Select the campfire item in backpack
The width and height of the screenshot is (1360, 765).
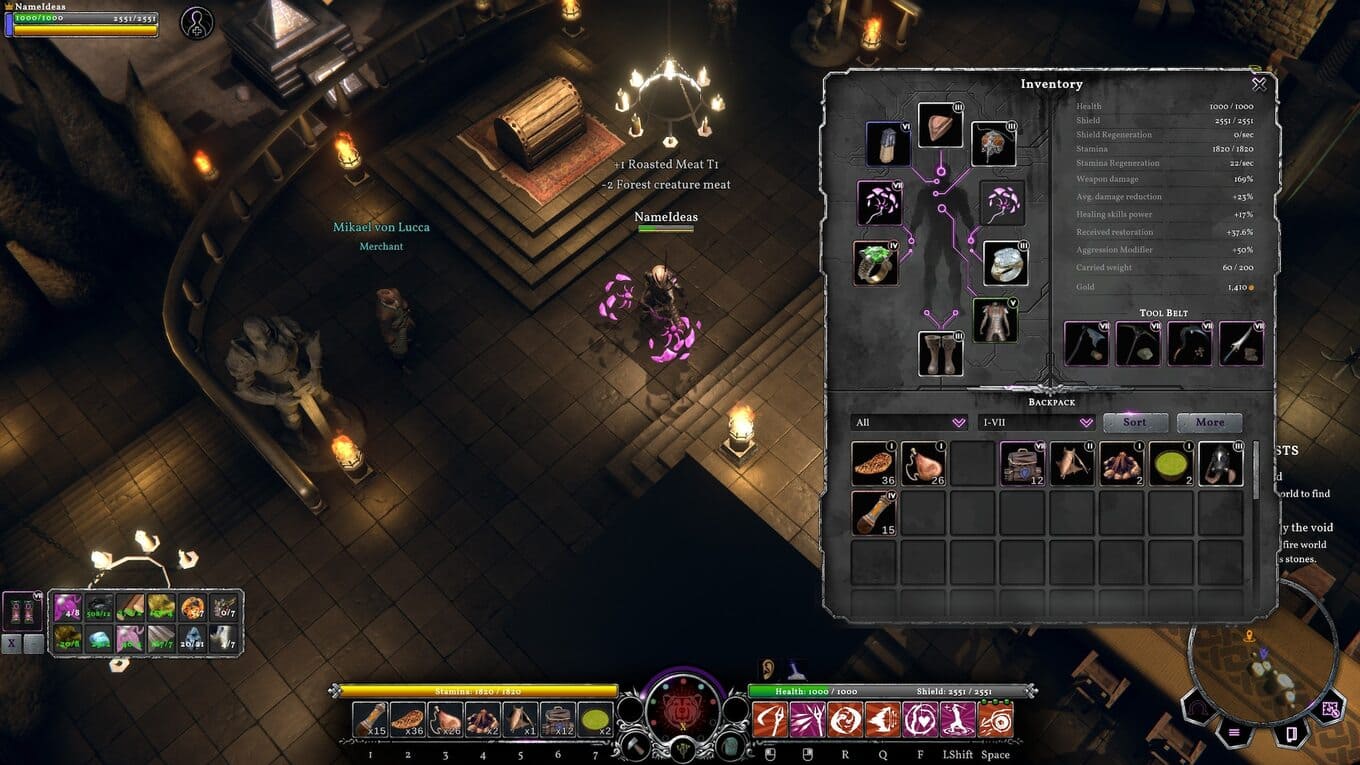(1122, 464)
